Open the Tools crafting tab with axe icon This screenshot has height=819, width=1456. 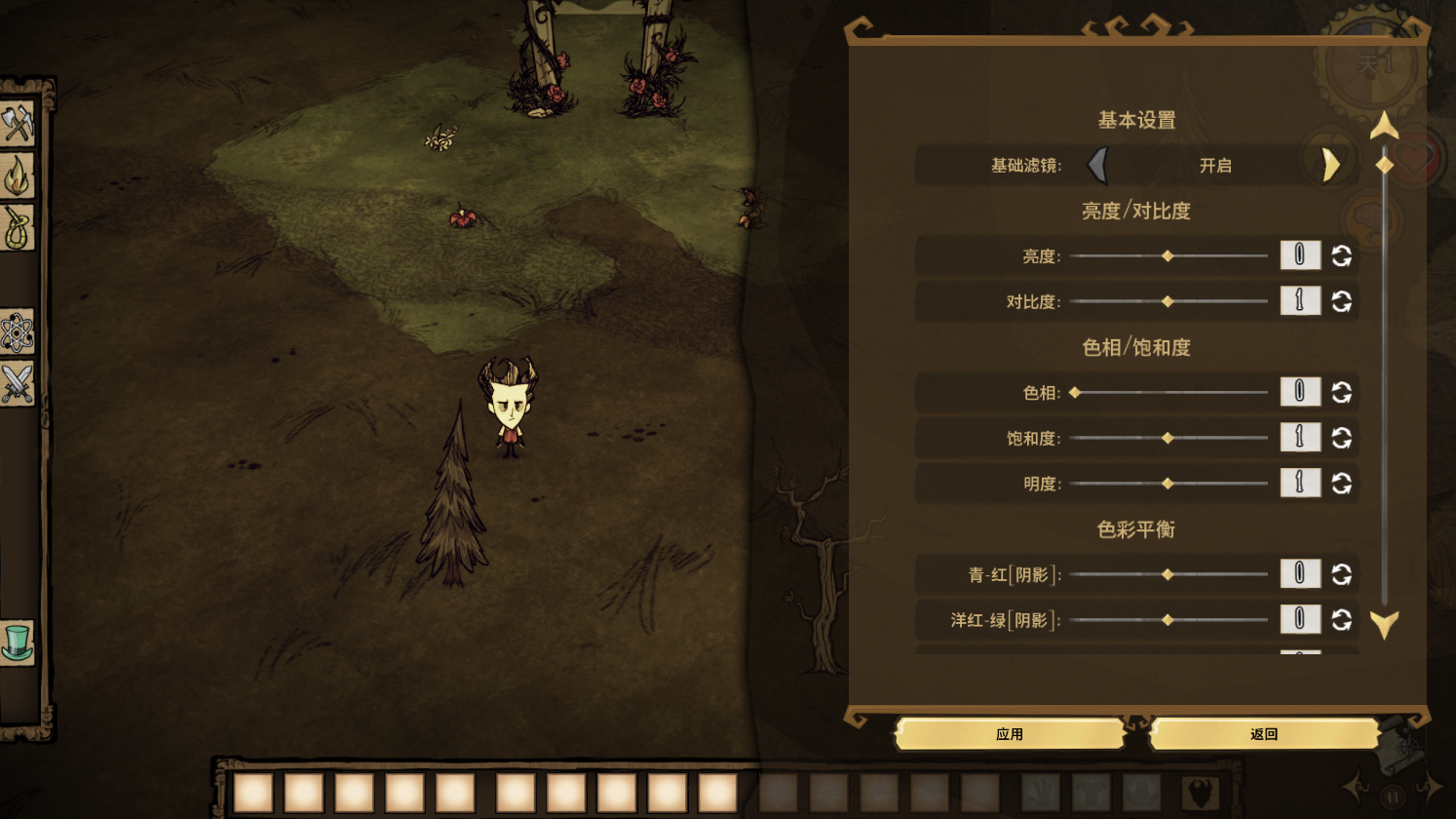tap(18, 124)
